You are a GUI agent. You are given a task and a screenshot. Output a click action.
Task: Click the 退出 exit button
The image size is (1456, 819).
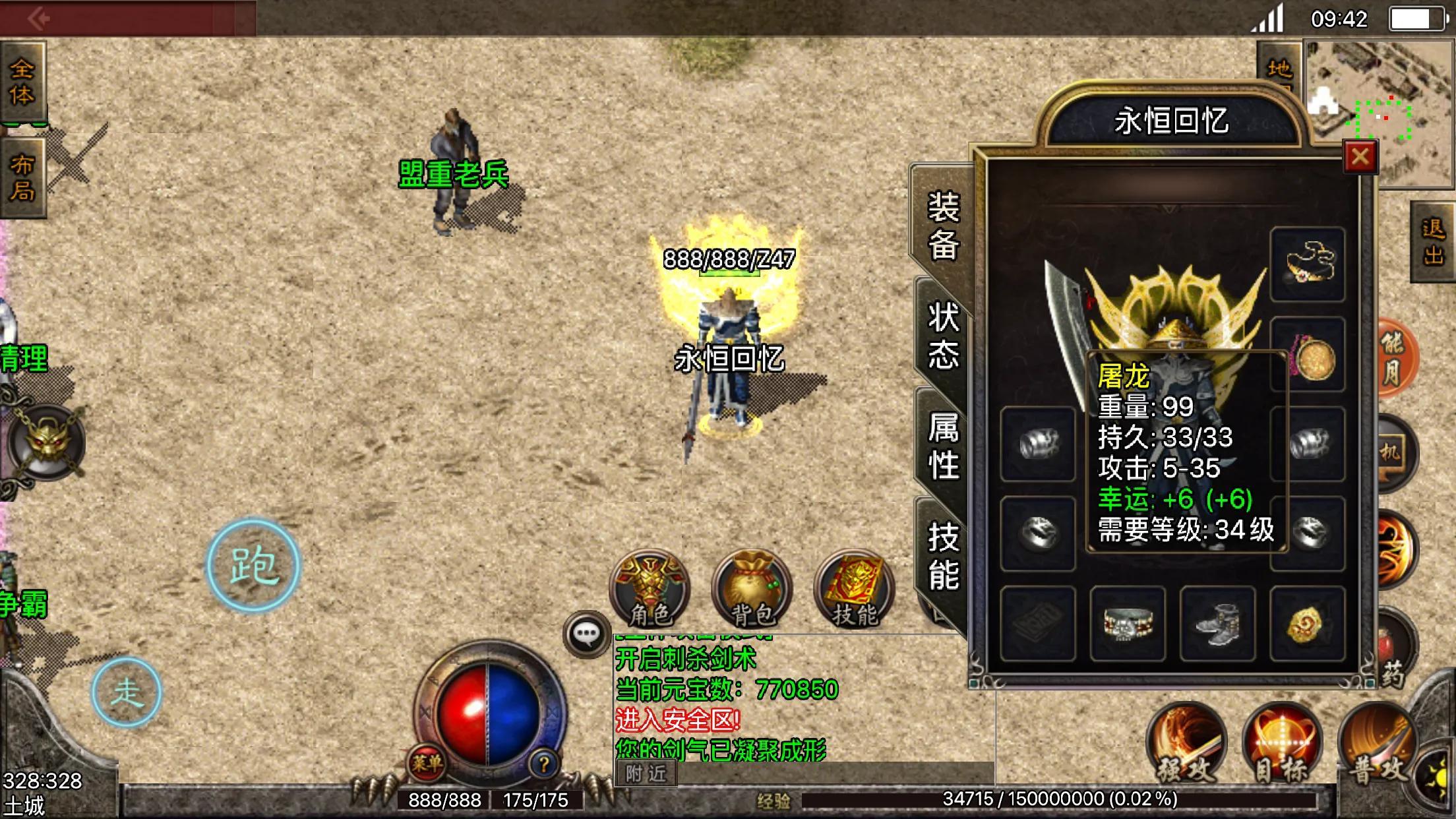(x=1434, y=241)
